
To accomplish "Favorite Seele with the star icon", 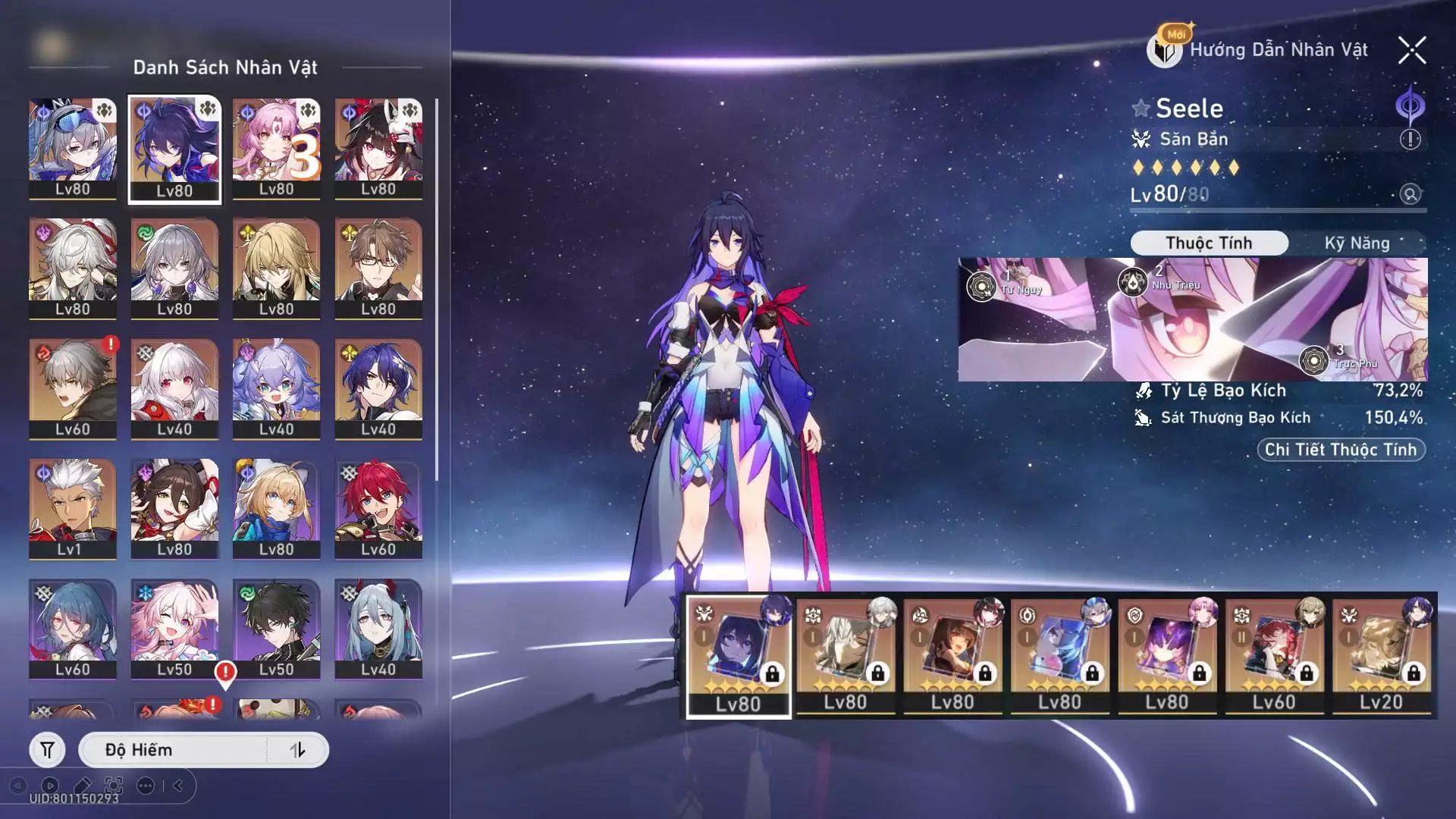I will click(1141, 108).
